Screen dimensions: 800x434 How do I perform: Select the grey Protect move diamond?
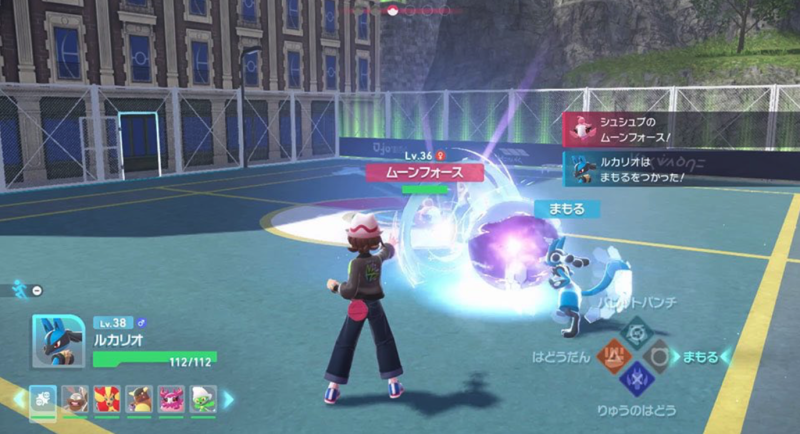point(657,355)
